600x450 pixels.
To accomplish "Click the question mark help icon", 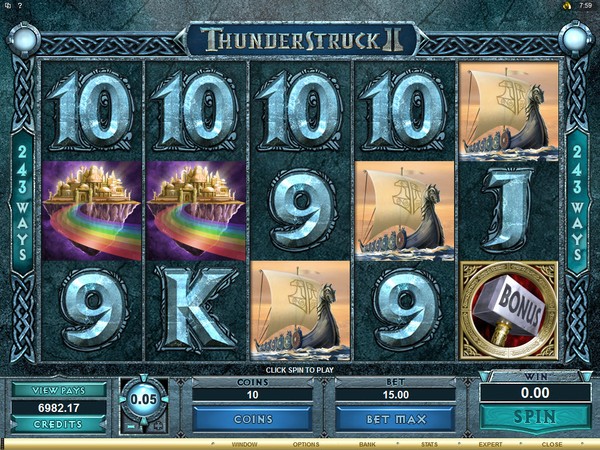I will click(21, 5).
